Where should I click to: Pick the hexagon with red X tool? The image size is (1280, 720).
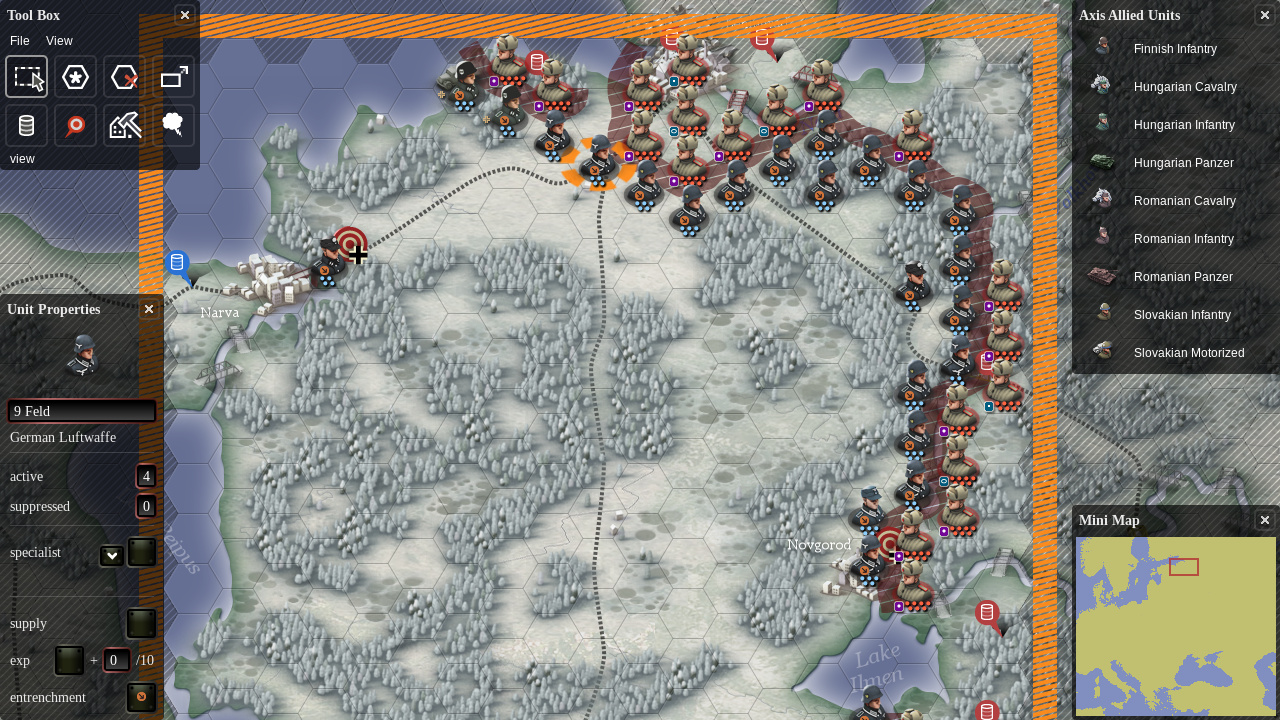pos(125,77)
